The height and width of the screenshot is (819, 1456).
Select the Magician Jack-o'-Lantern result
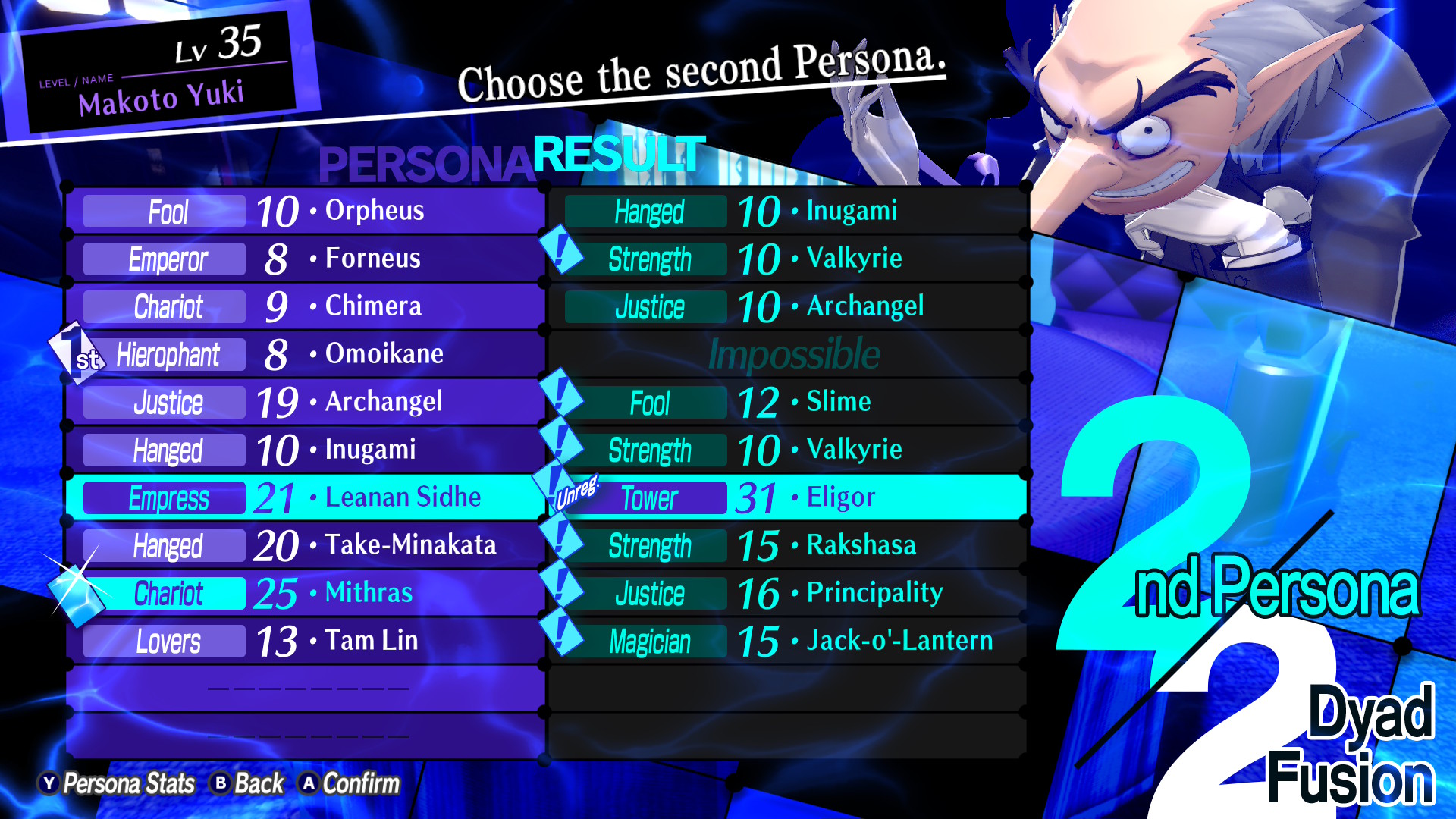click(x=789, y=641)
